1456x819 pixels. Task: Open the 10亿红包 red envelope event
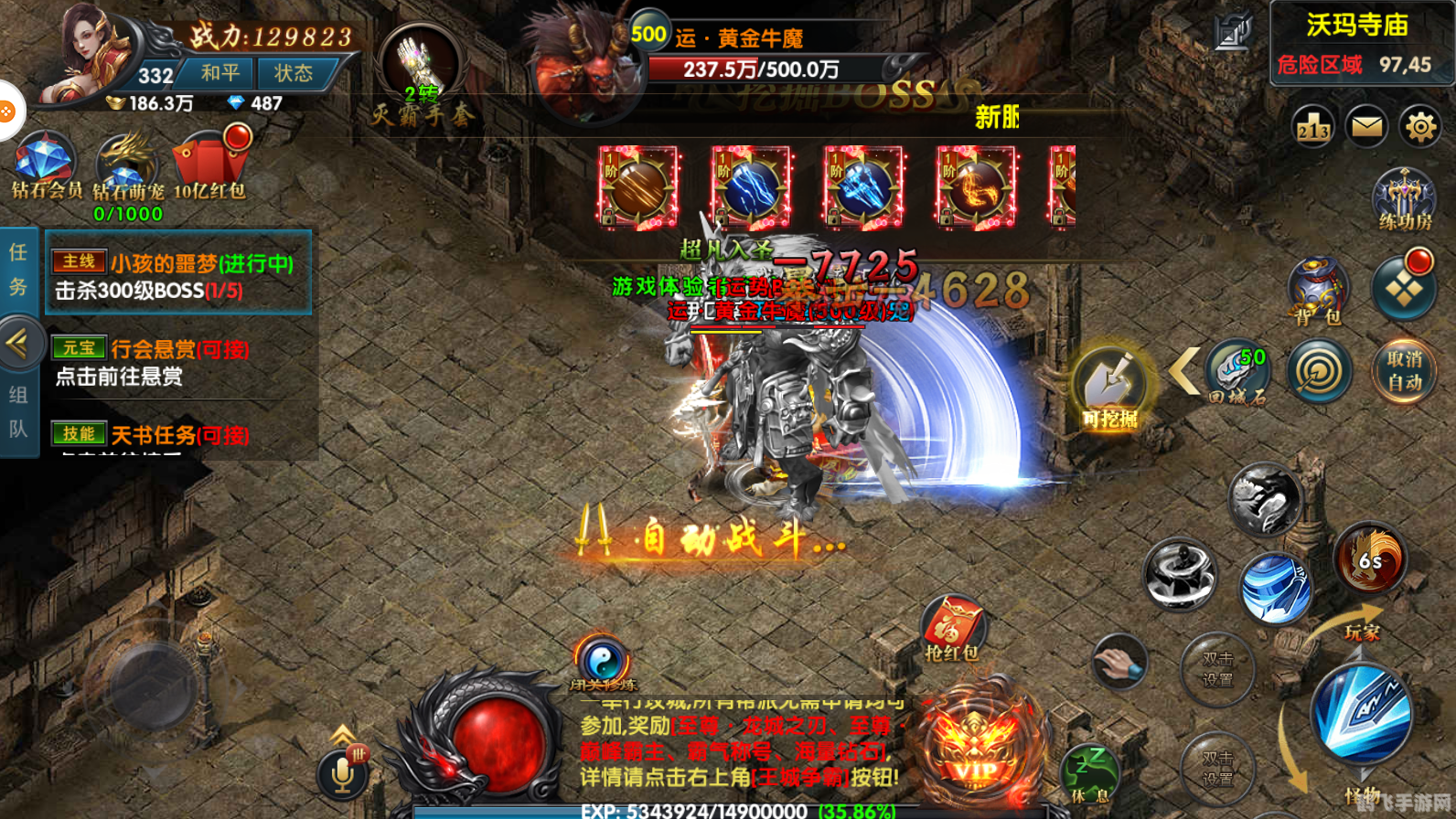pyautogui.click(x=210, y=165)
